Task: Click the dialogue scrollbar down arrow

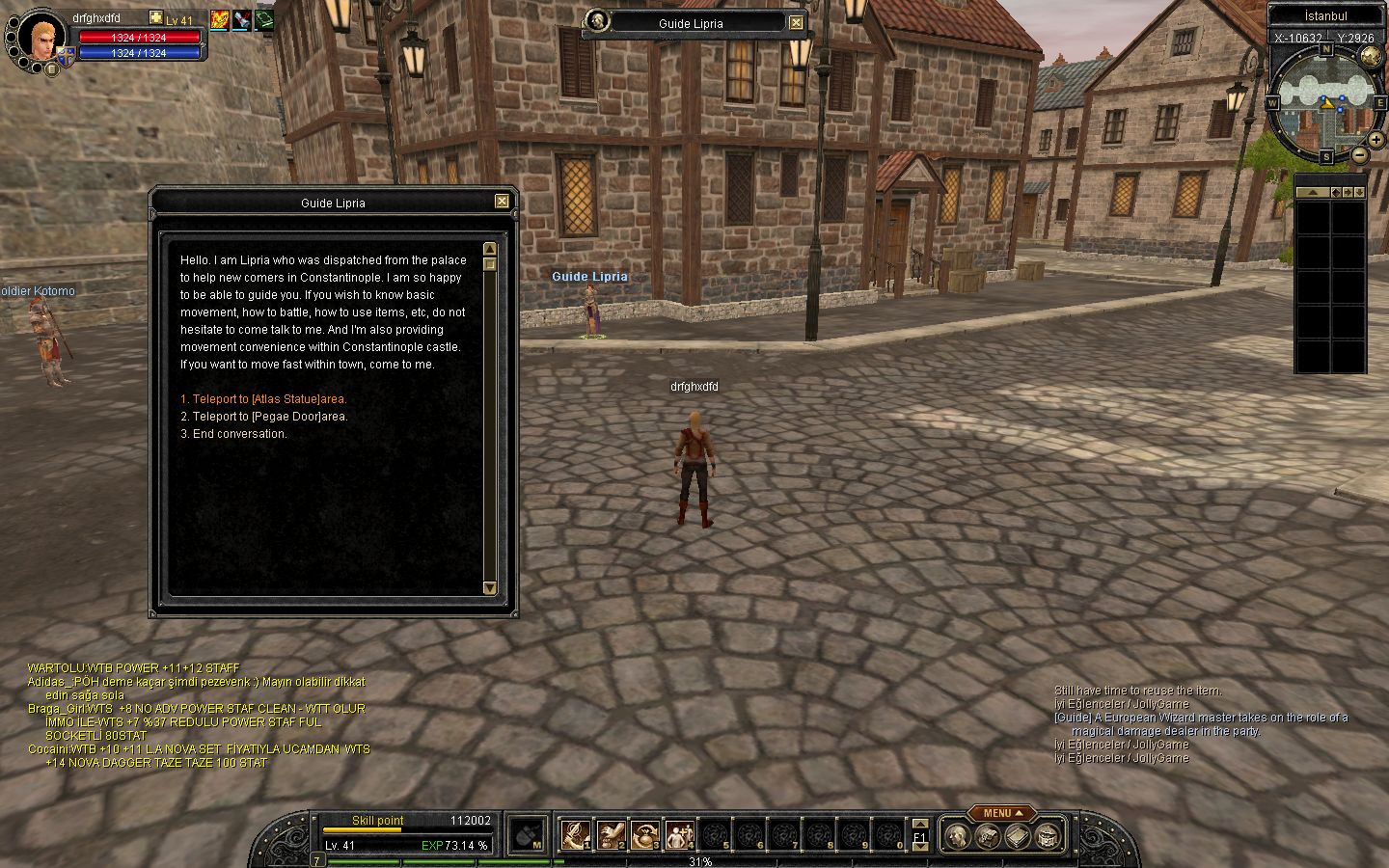Action: click(489, 587)
